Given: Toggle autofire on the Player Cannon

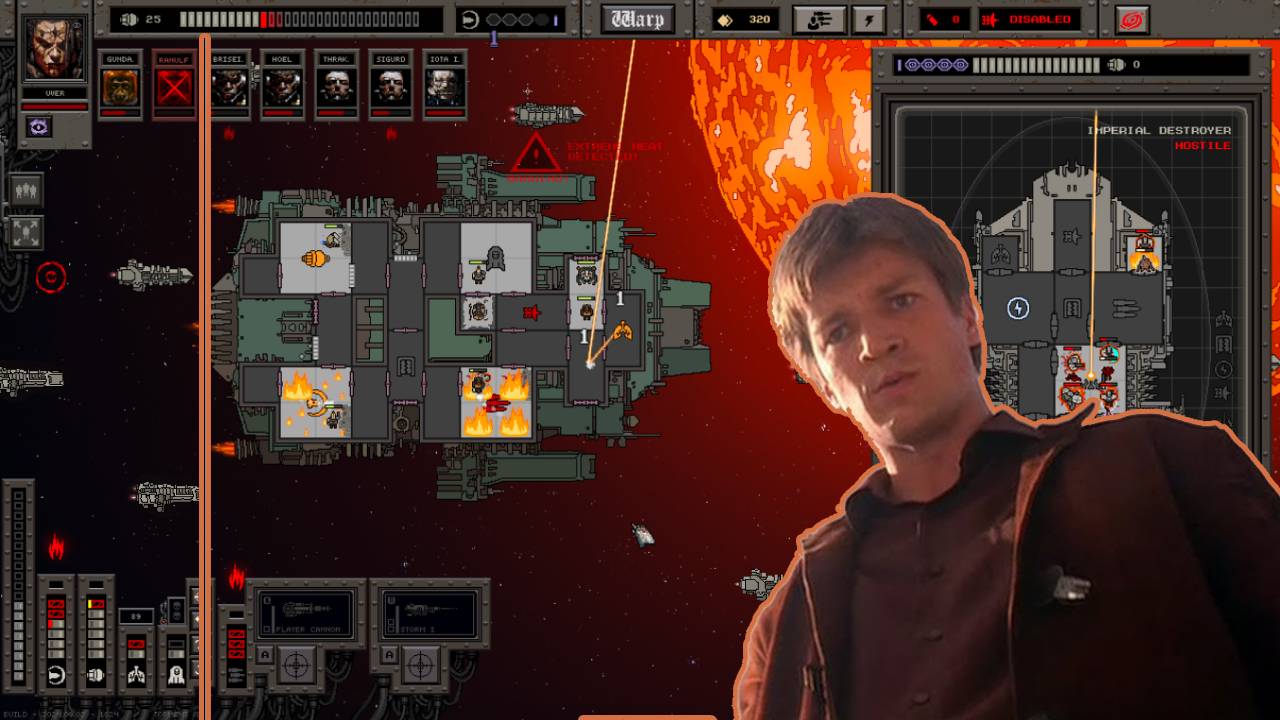Looking at the screenshot, I should click(265, 655).
